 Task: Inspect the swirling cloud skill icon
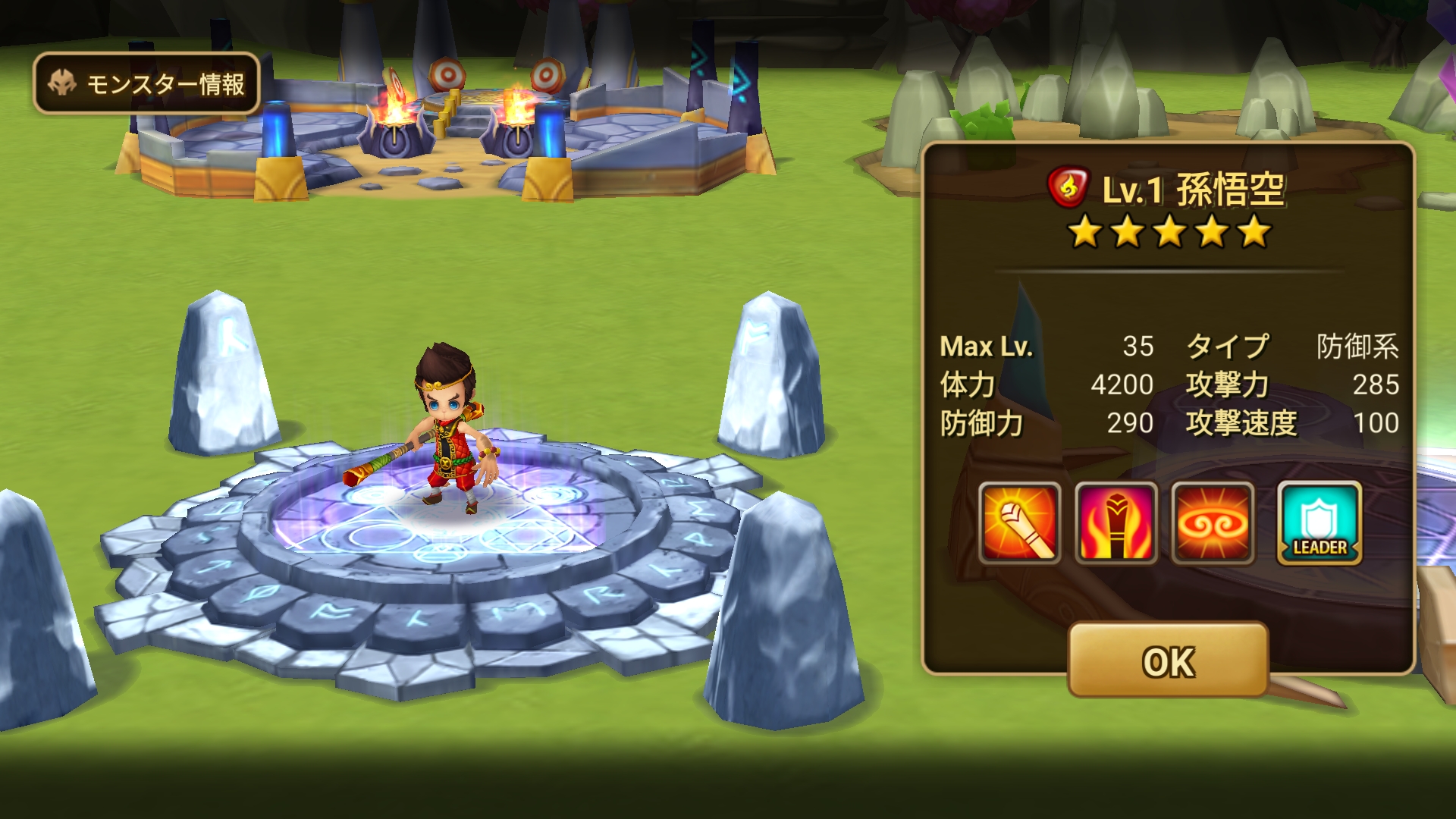(x=1213, y=523)
